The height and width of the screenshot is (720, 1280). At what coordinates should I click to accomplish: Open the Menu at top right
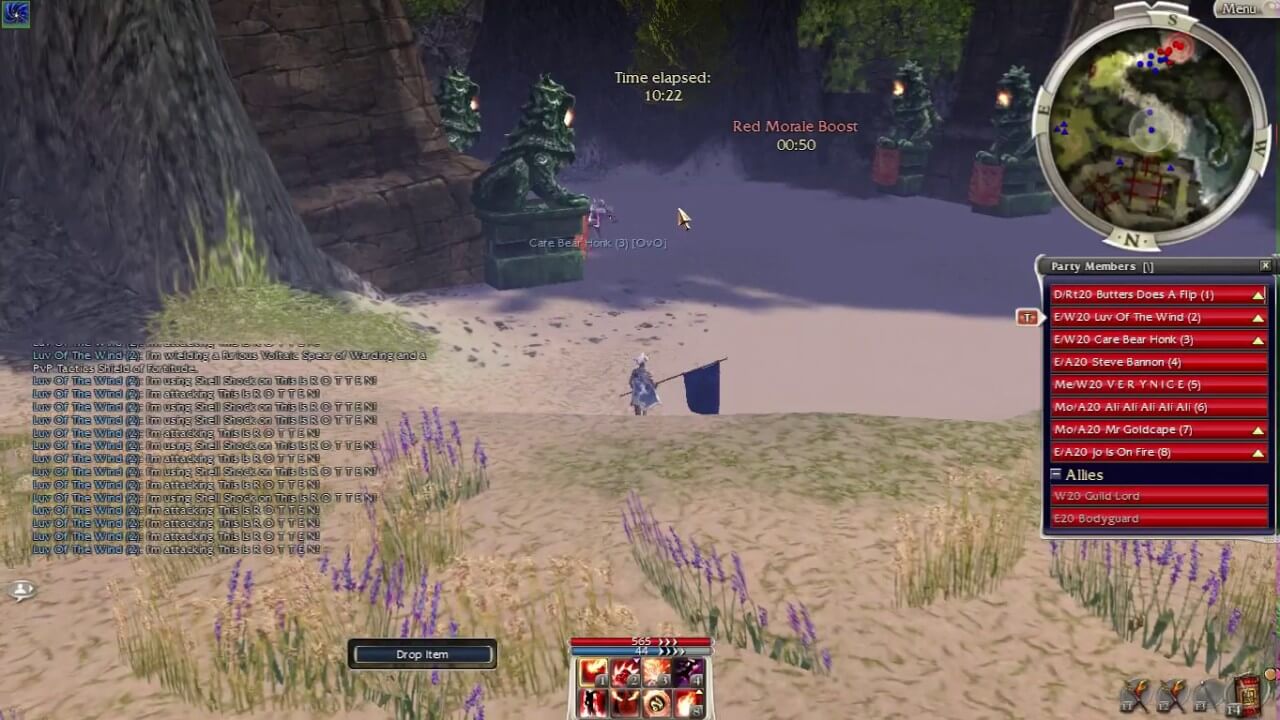(x=1238, y=8)
